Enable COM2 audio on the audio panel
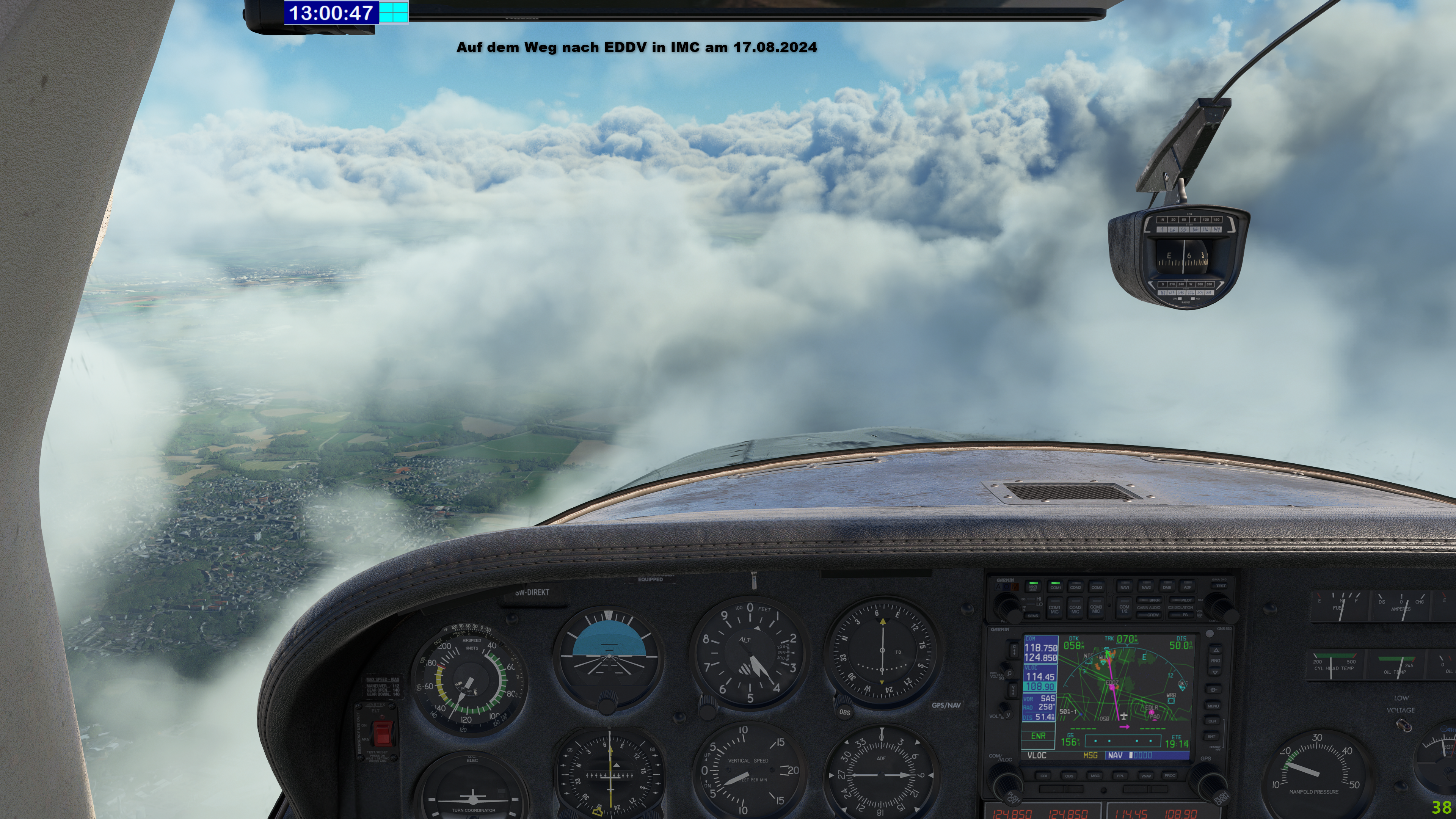This screenshot has width=1456, height=819. click(x=1076, y=587)
